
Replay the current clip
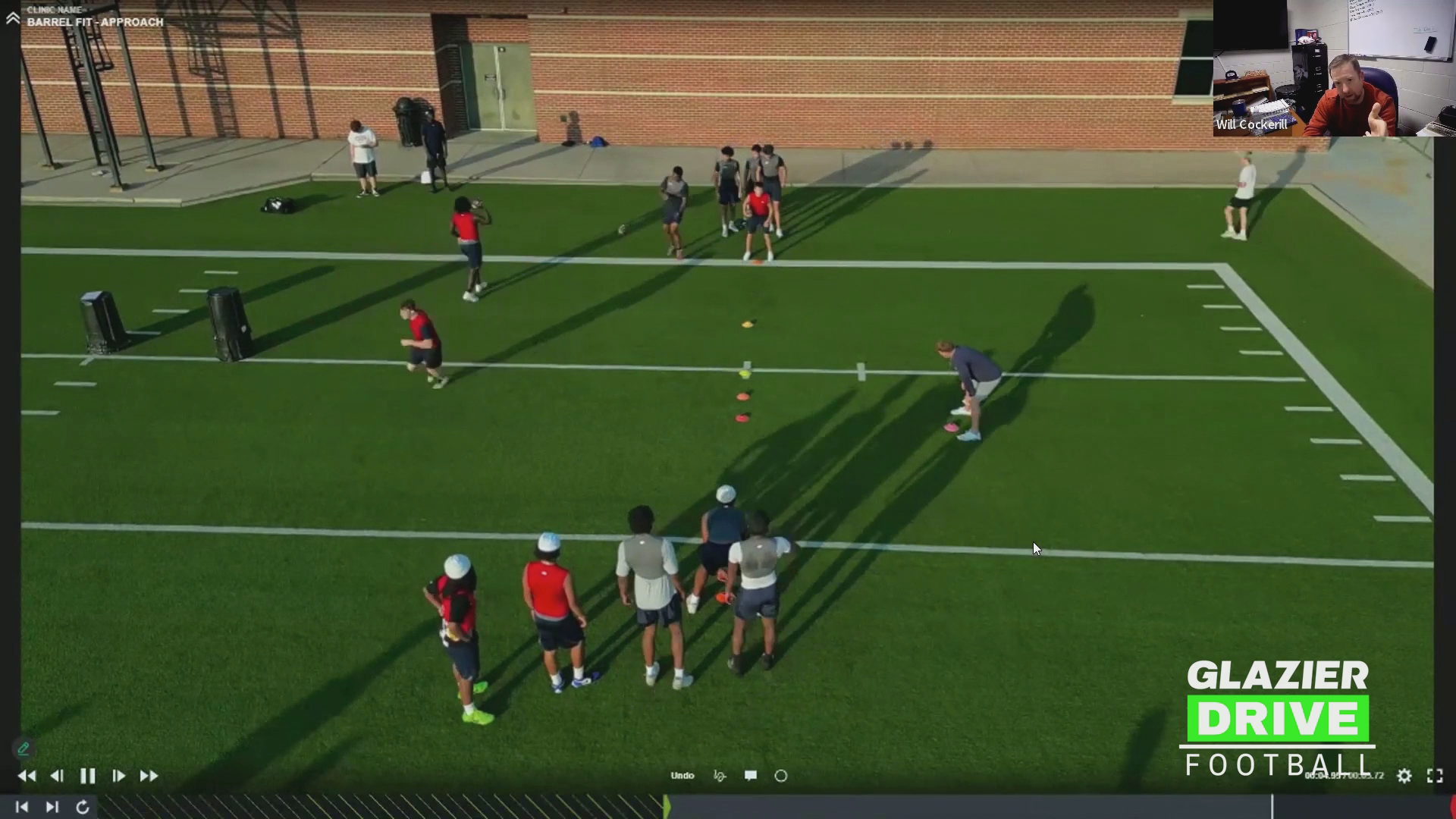[x=83, y=807]
